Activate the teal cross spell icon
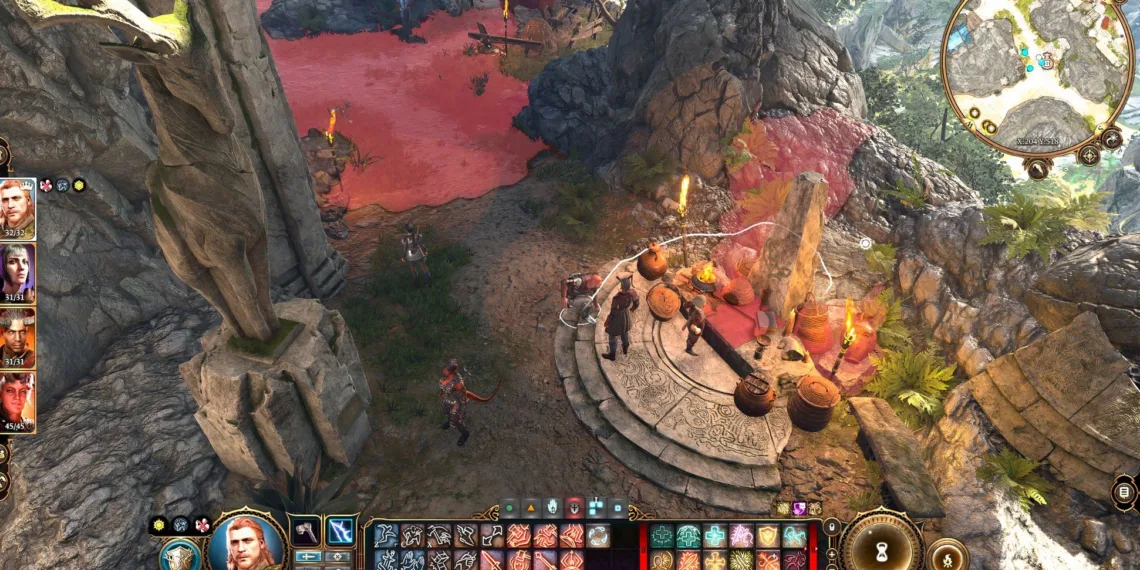1140x570 pixels. pyautogui.click(x=715, y=537)
